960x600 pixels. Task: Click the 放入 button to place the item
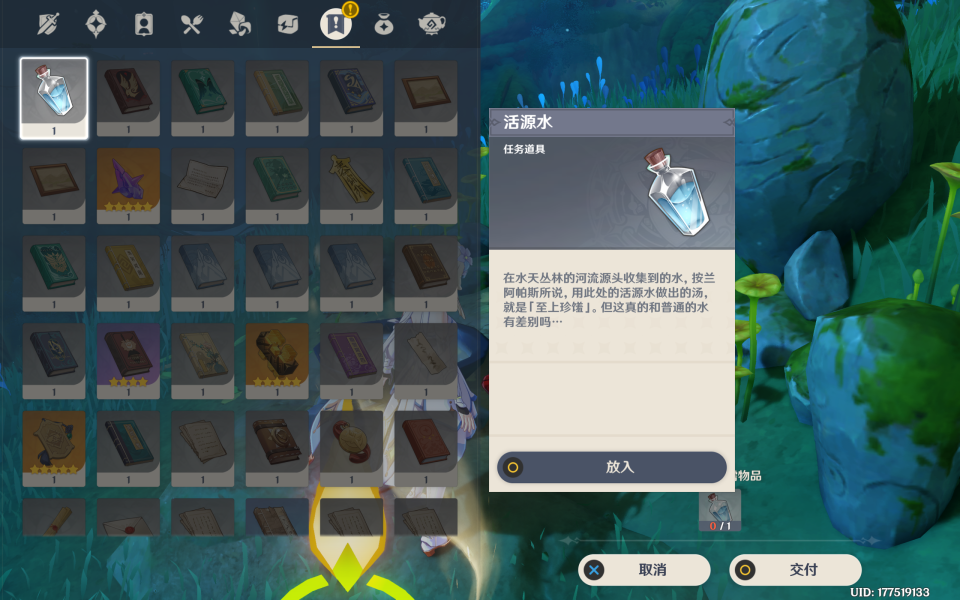click(612, 467)
